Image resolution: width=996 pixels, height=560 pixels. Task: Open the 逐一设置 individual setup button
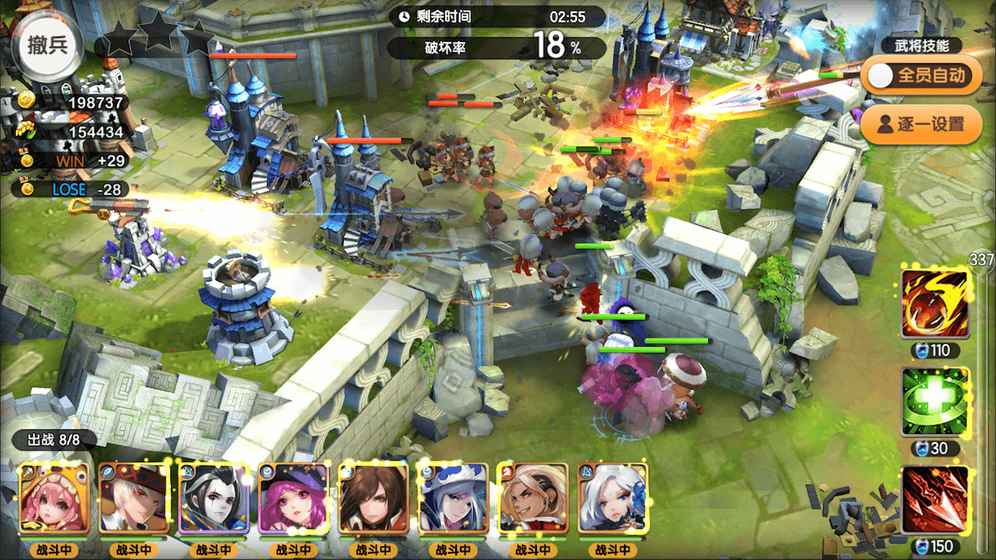click(x=921, y=125)
